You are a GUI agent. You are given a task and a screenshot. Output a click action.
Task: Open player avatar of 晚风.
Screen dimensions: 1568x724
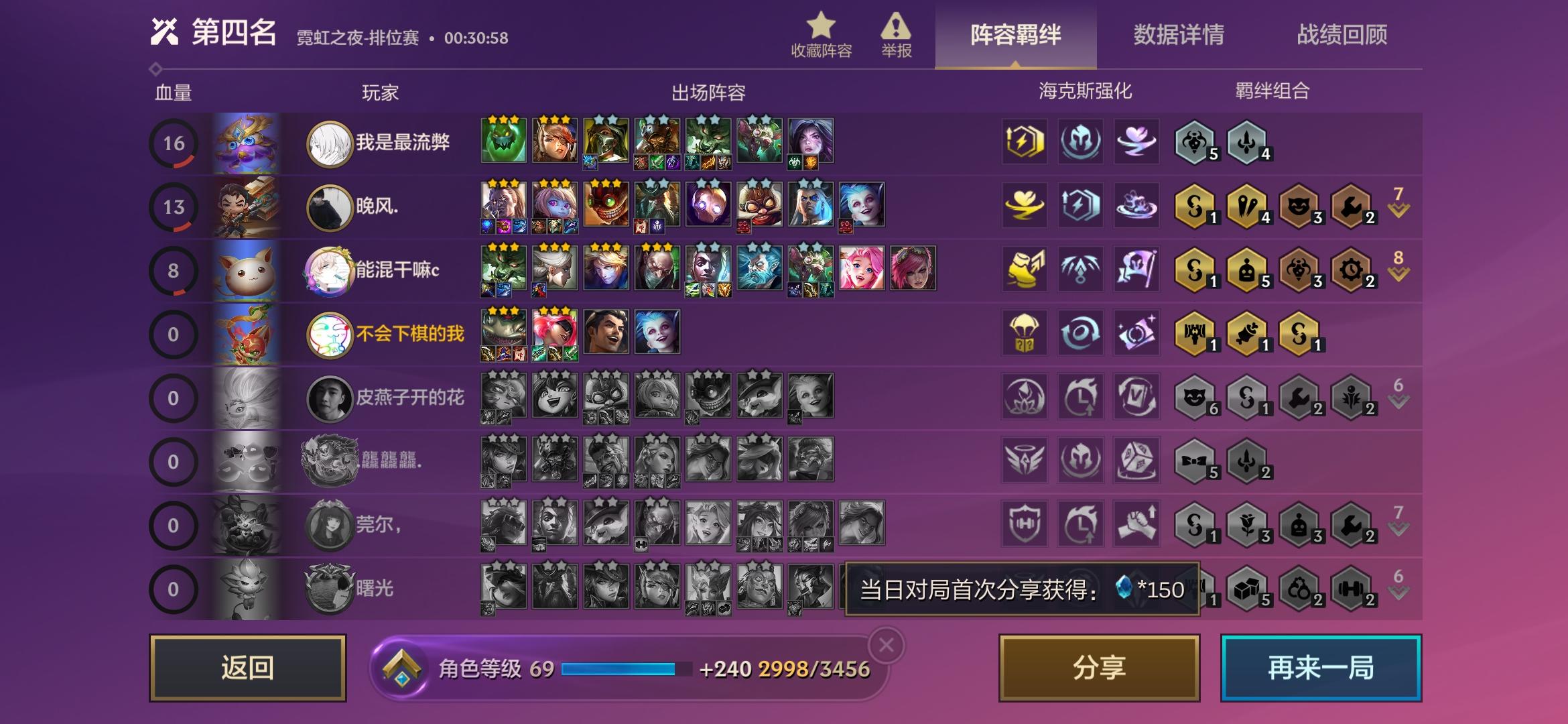click(x=329, y=206)
